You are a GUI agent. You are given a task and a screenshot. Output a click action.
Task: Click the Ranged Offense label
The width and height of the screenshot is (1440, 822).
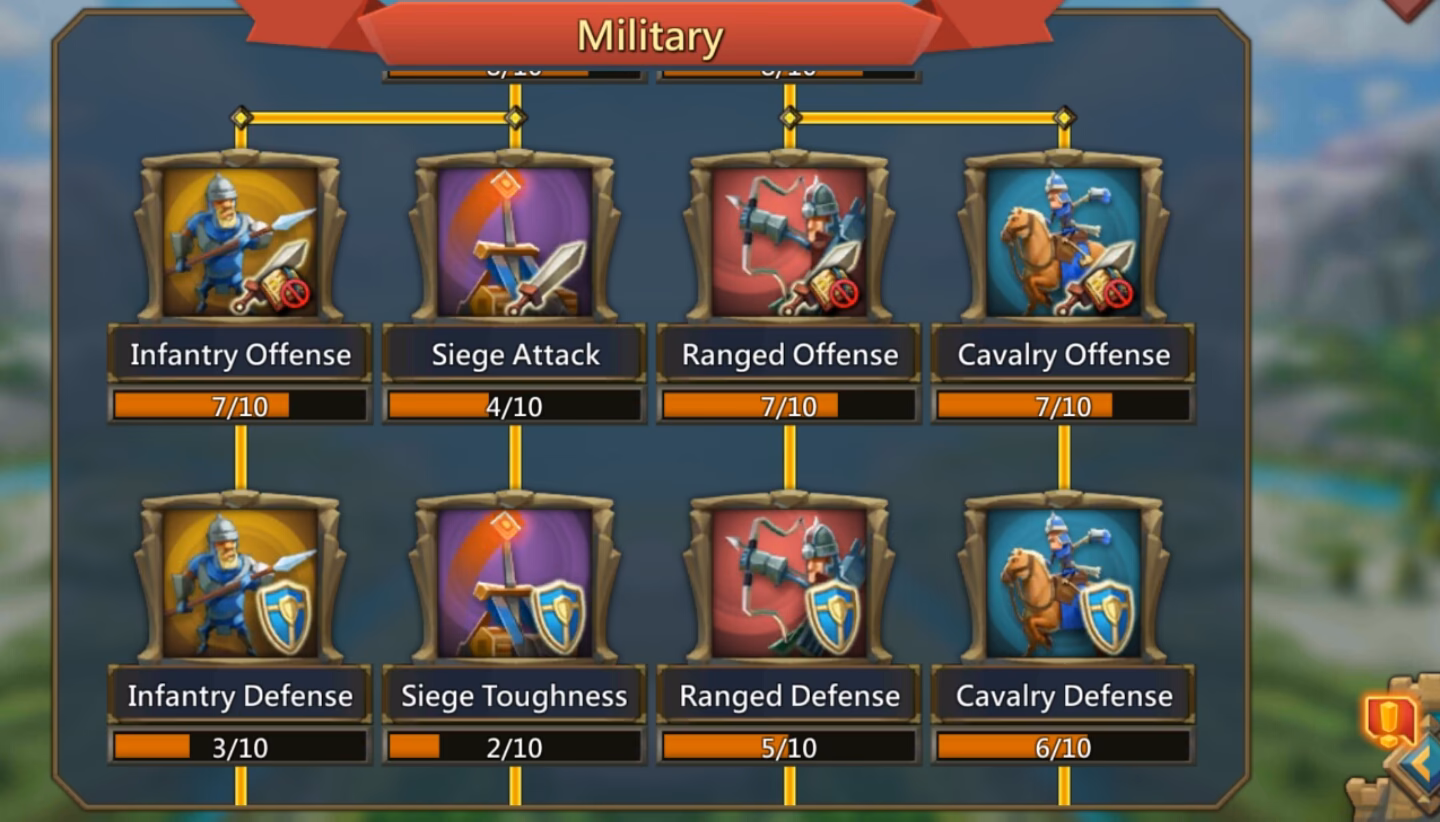[787, 355]
